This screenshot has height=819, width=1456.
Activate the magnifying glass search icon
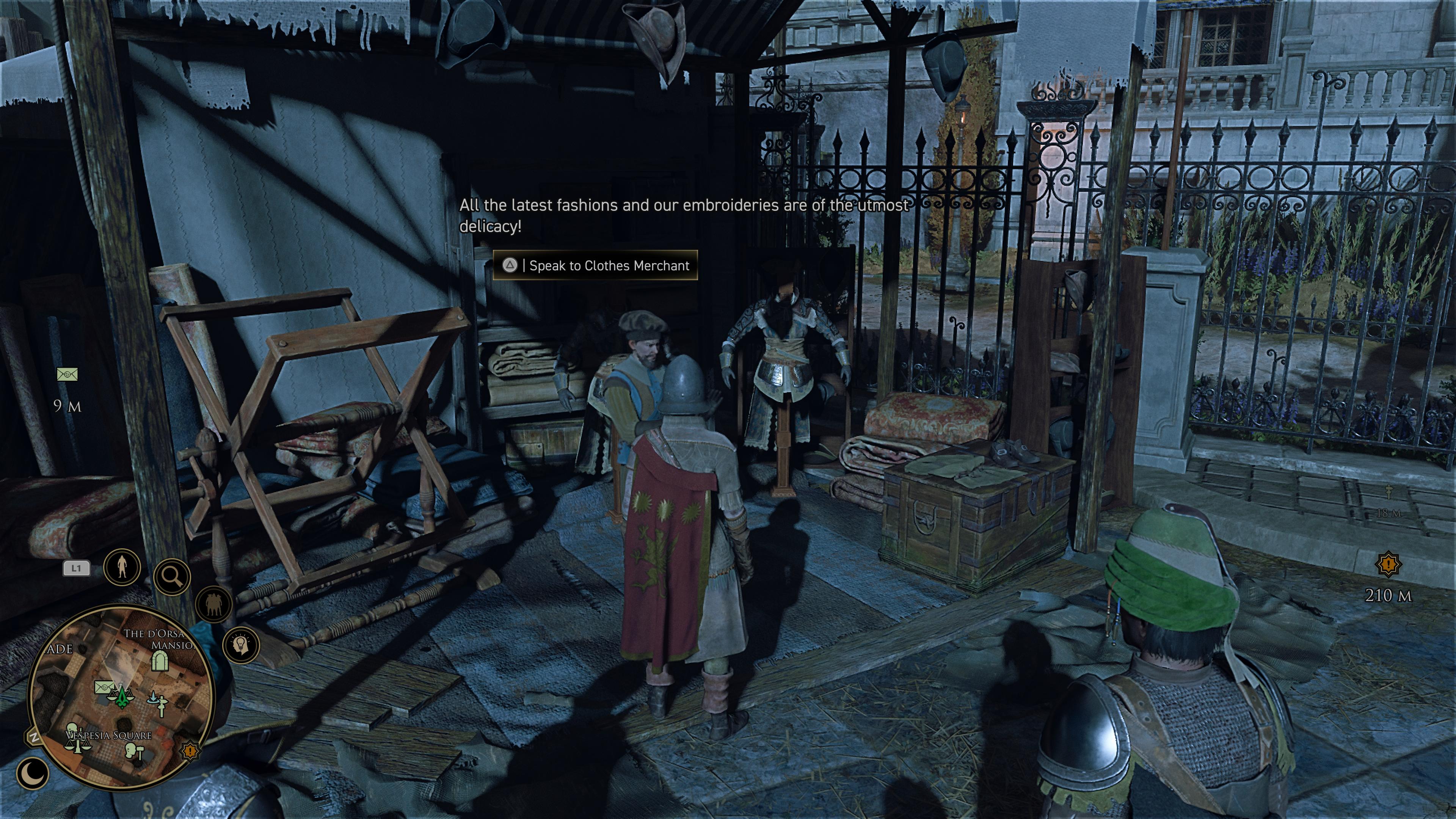(x=172, y=577)
